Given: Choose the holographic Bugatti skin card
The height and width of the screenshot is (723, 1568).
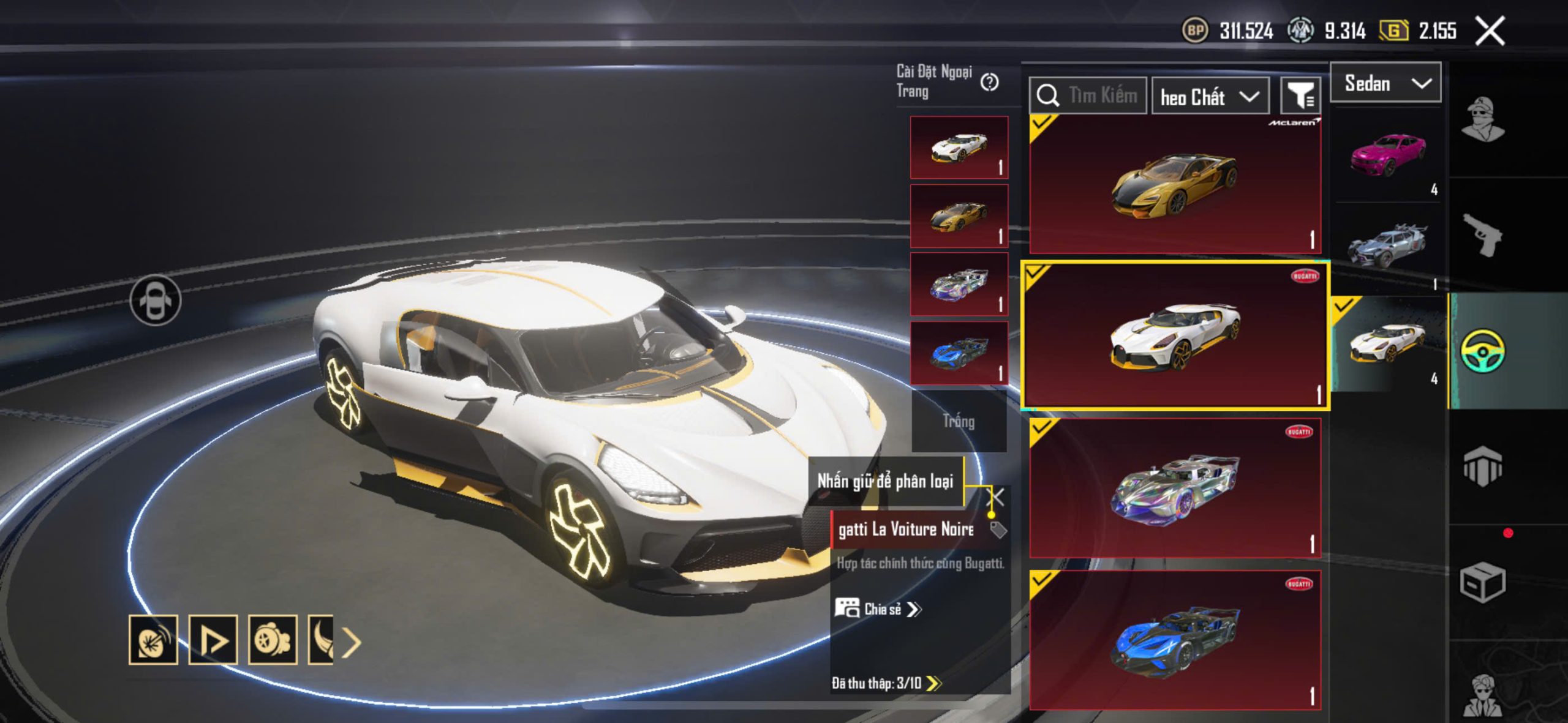Looking at the screenshot, I should coord(1175,489).
